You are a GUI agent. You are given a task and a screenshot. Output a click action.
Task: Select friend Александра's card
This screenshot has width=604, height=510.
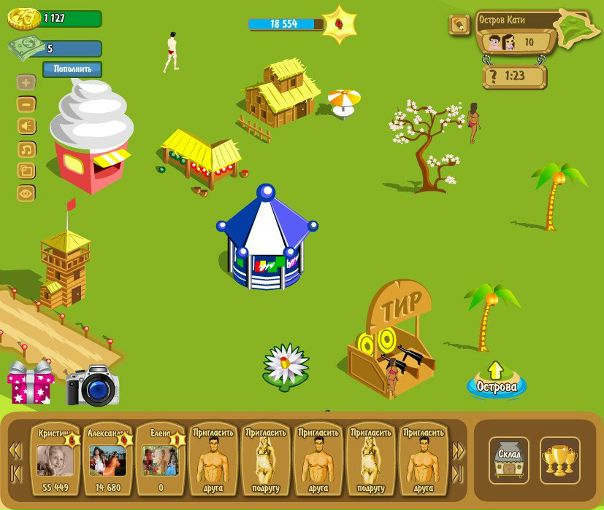[107, 460]
